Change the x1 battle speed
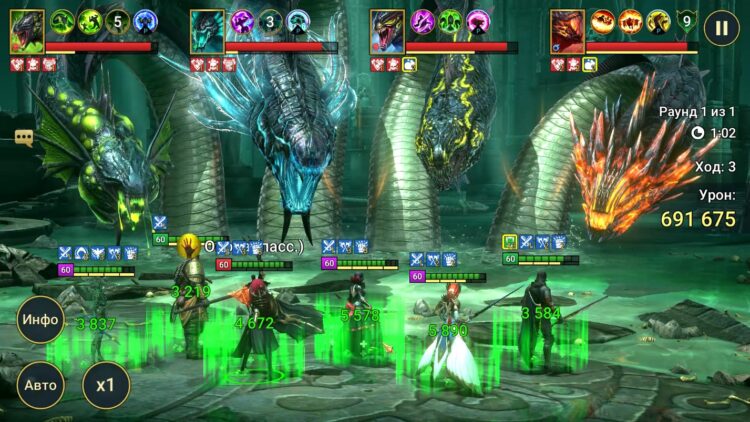Image resolution: width=750 pixels, height=422 pixels. [x=105, y=385]
